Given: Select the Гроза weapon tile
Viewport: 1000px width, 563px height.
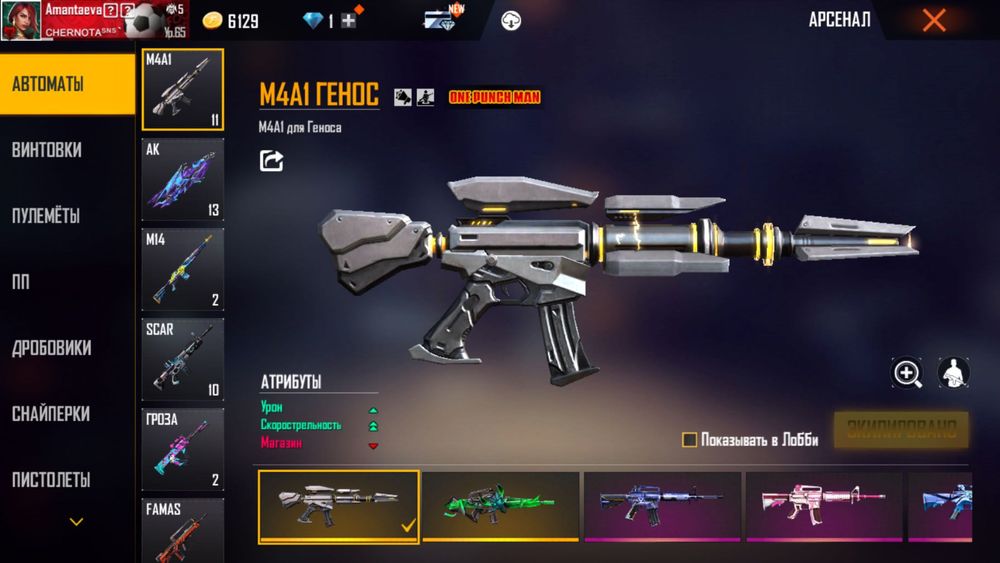Looking at the screenshot, I should coord(182,449).
